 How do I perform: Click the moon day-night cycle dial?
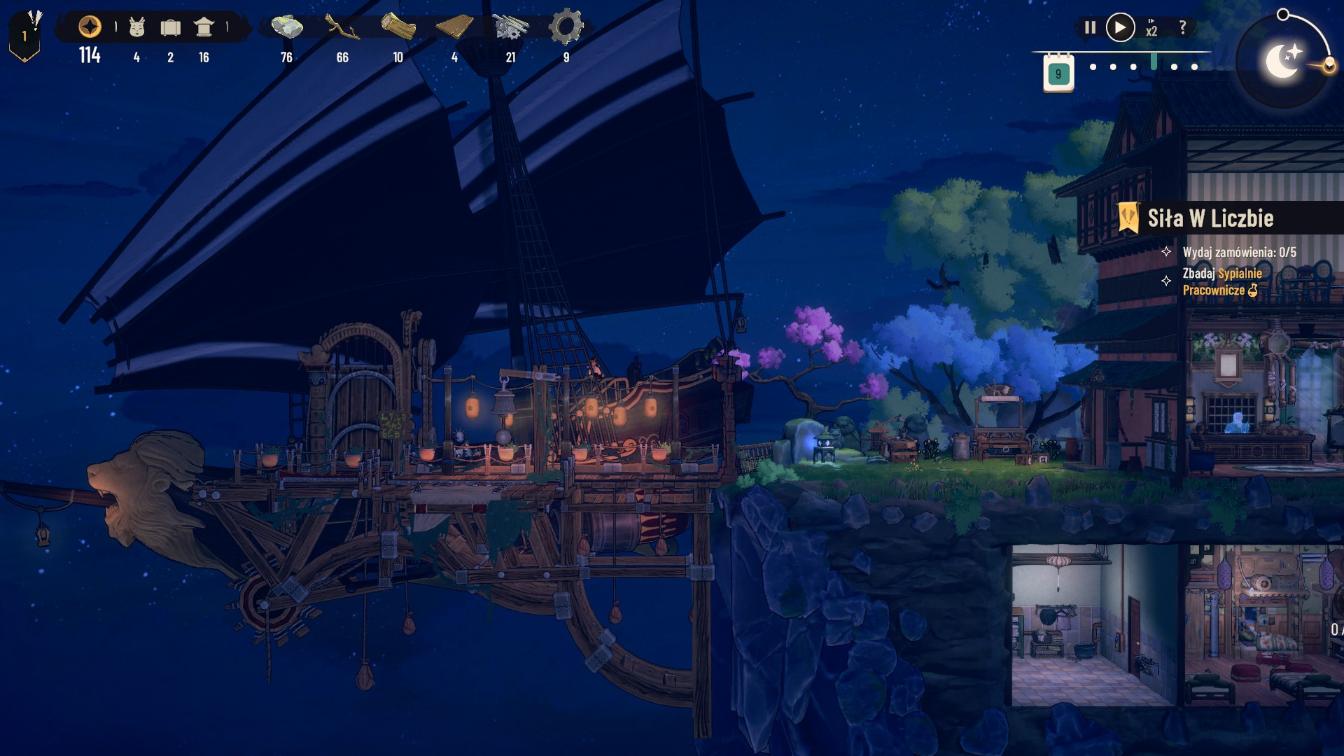pos(1283,61)
